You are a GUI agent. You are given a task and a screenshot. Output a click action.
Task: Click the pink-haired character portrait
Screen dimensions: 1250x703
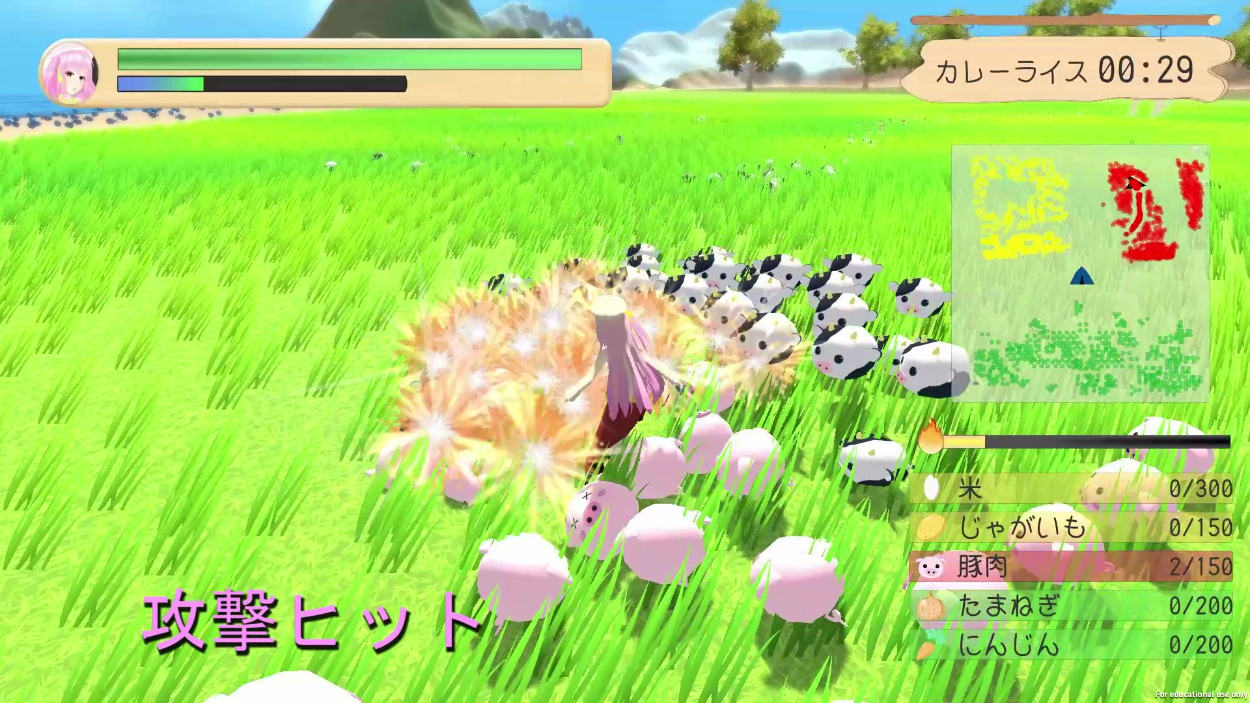pos(69,73)
